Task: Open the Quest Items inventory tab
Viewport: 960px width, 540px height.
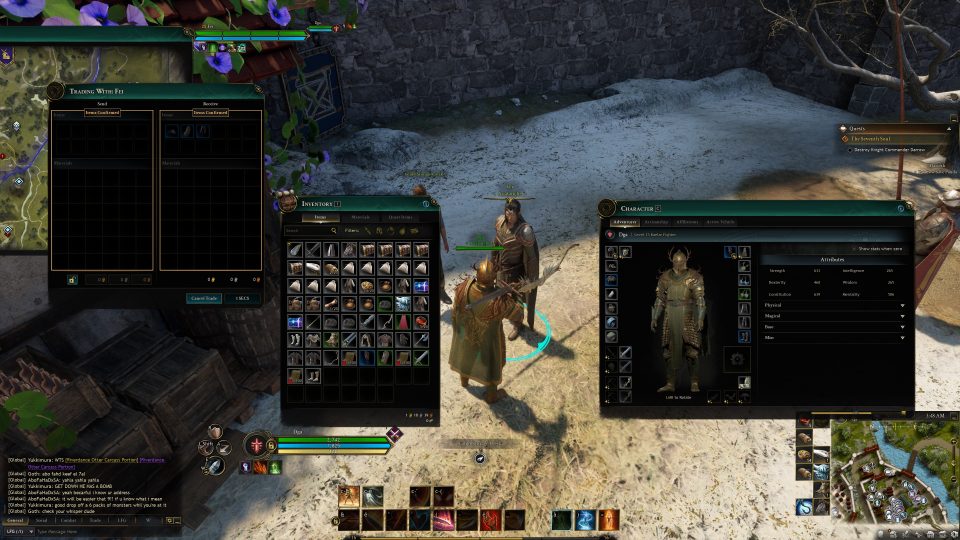Action: point(400,217)
